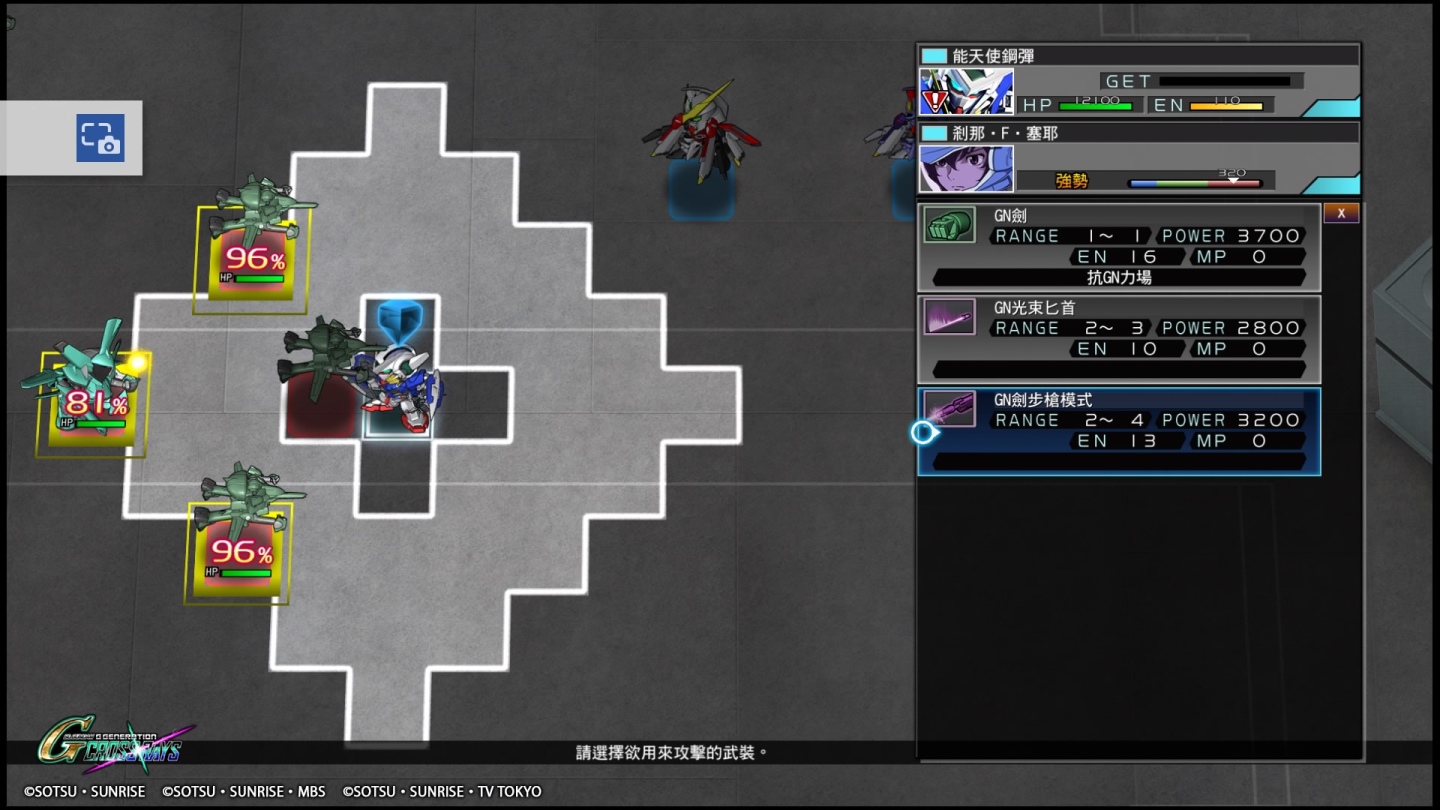Image resolution: width=1440 pixels, height=810 pixels.
Task: Click the cursor marker beside GN劍步槍模式
Action: (x=922, y=432)
